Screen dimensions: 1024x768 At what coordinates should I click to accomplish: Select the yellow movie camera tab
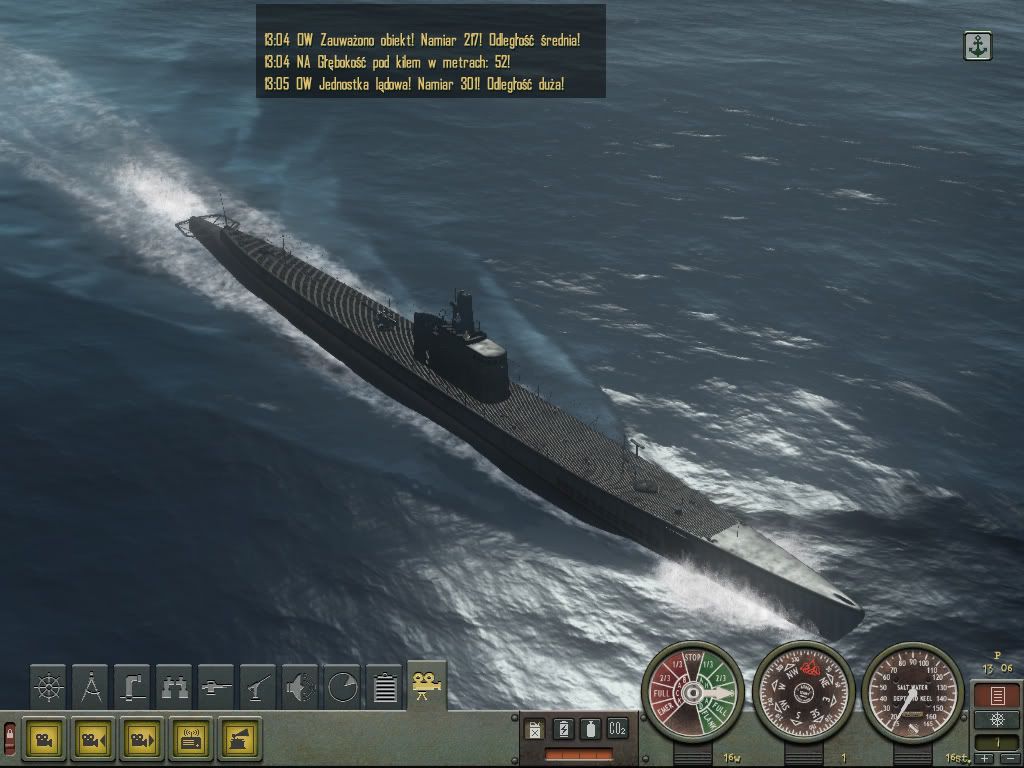click(427, 685)
